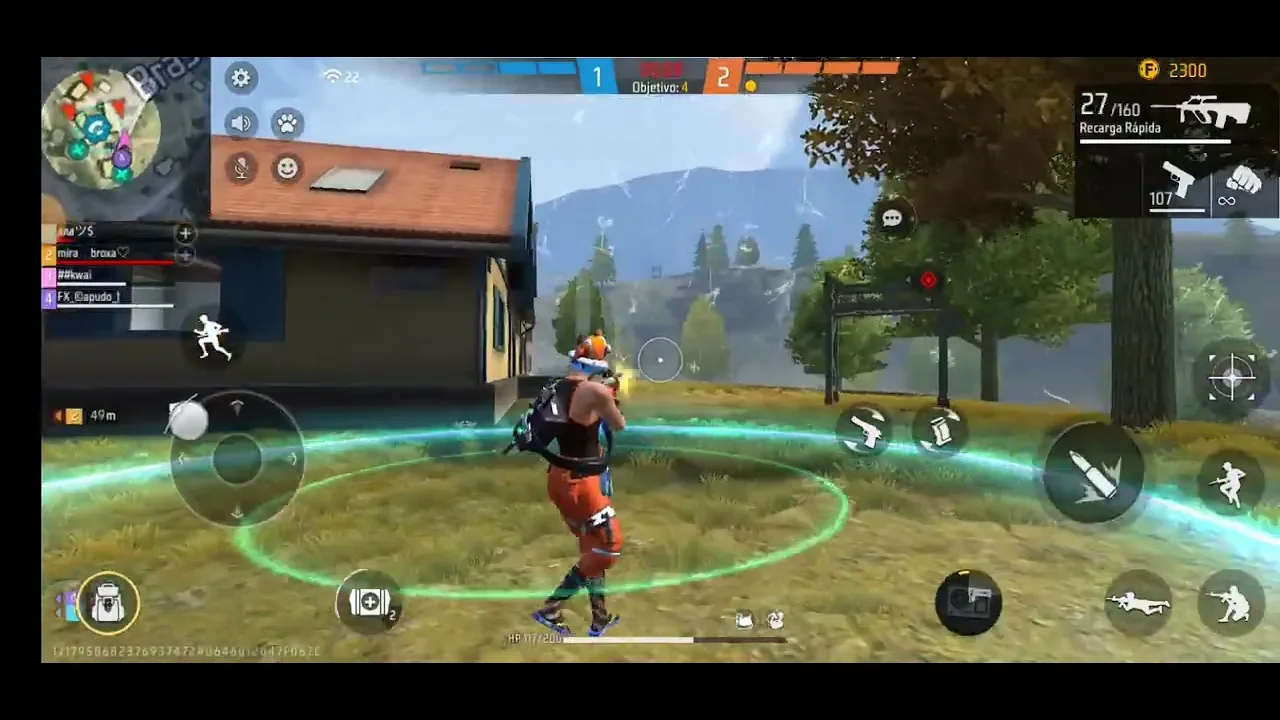
Task: Unmute the microphone icon
Action: click(x=241, y=168)
